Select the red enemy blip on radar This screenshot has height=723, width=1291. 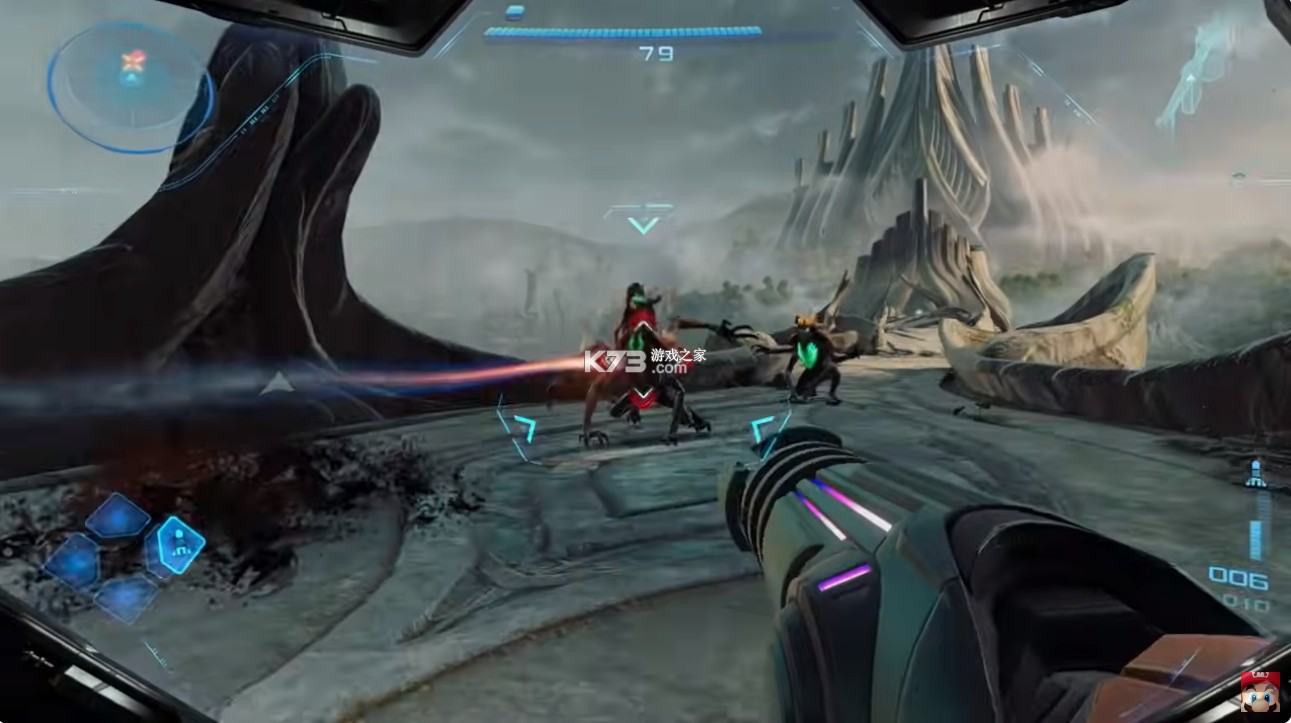132,62
